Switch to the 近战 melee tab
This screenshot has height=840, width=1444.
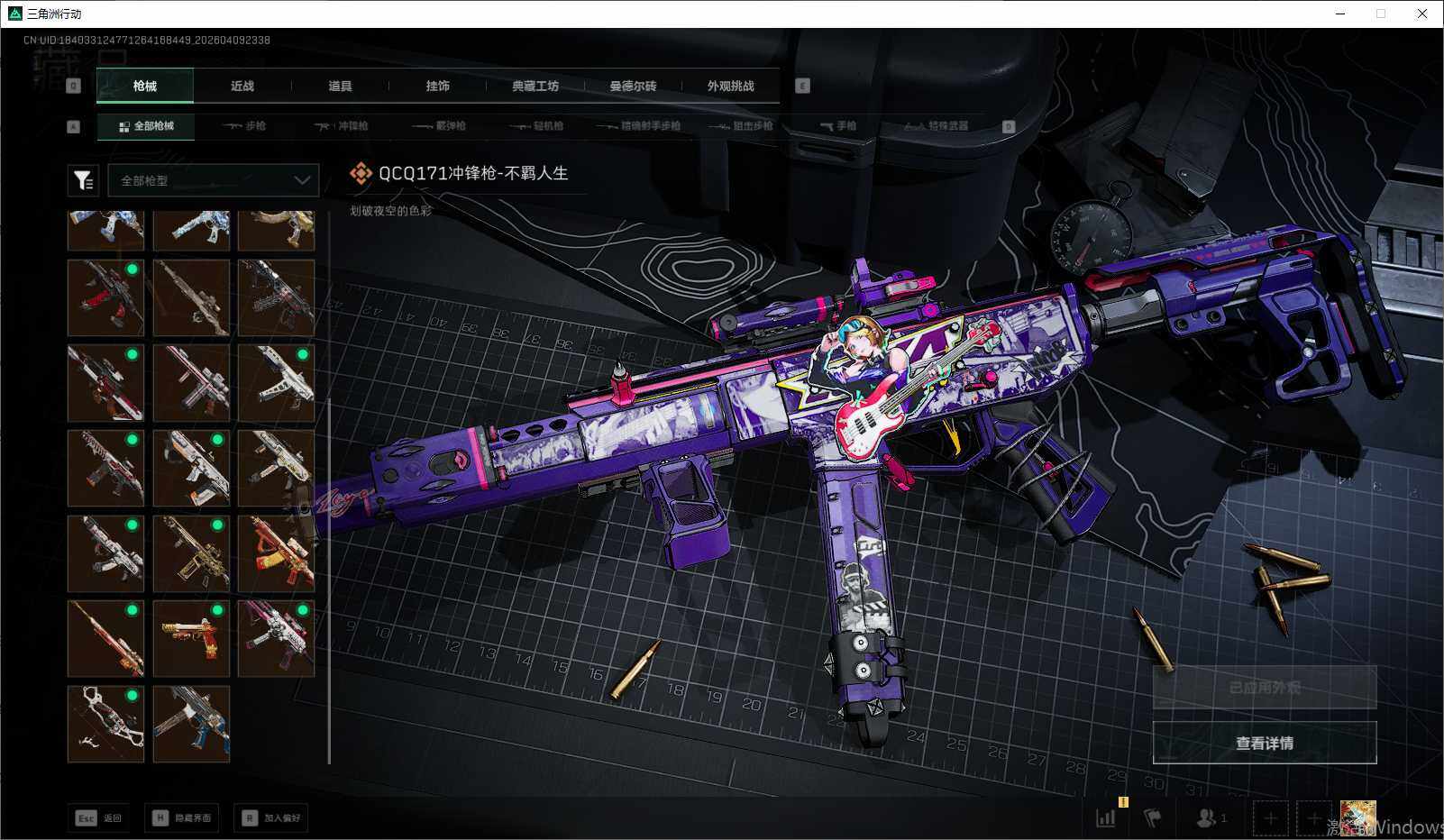point(242,87)
